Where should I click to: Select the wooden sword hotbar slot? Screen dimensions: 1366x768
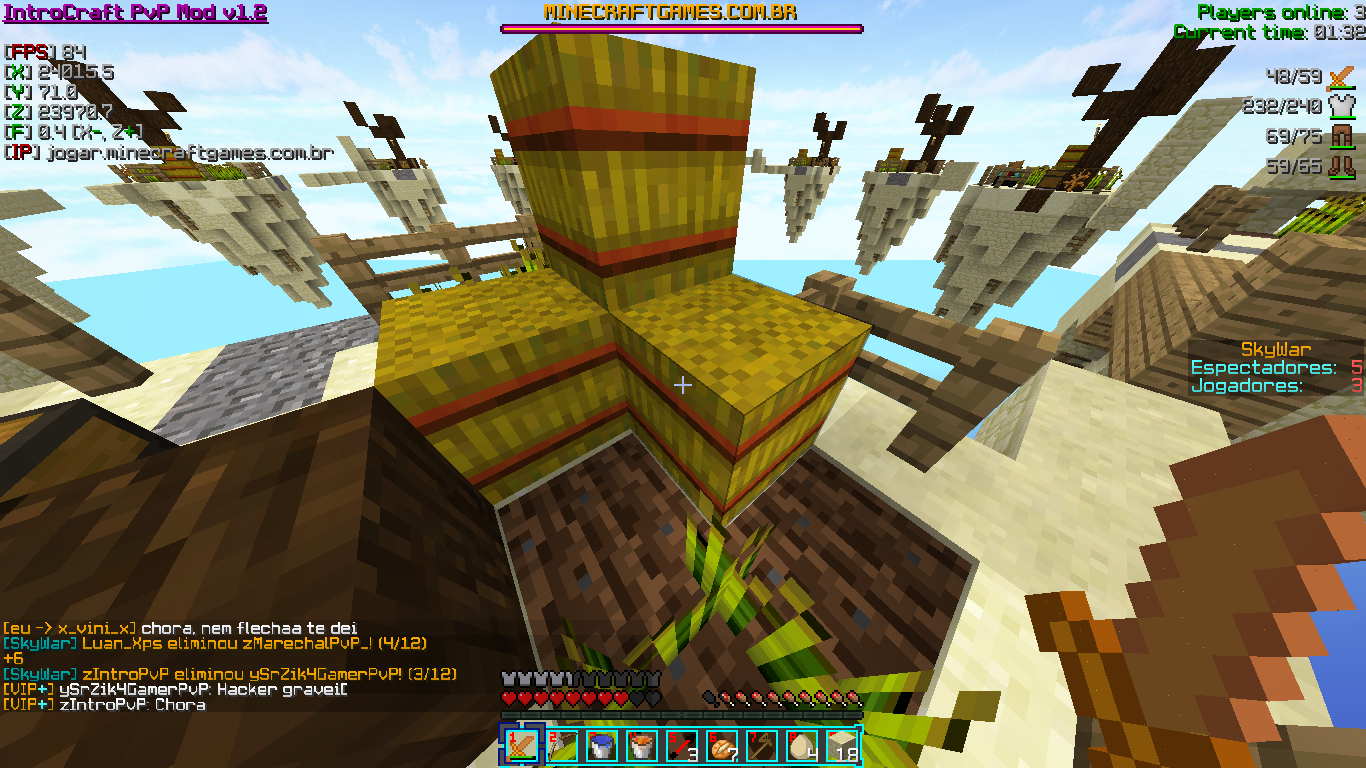[x=521, y=746]
